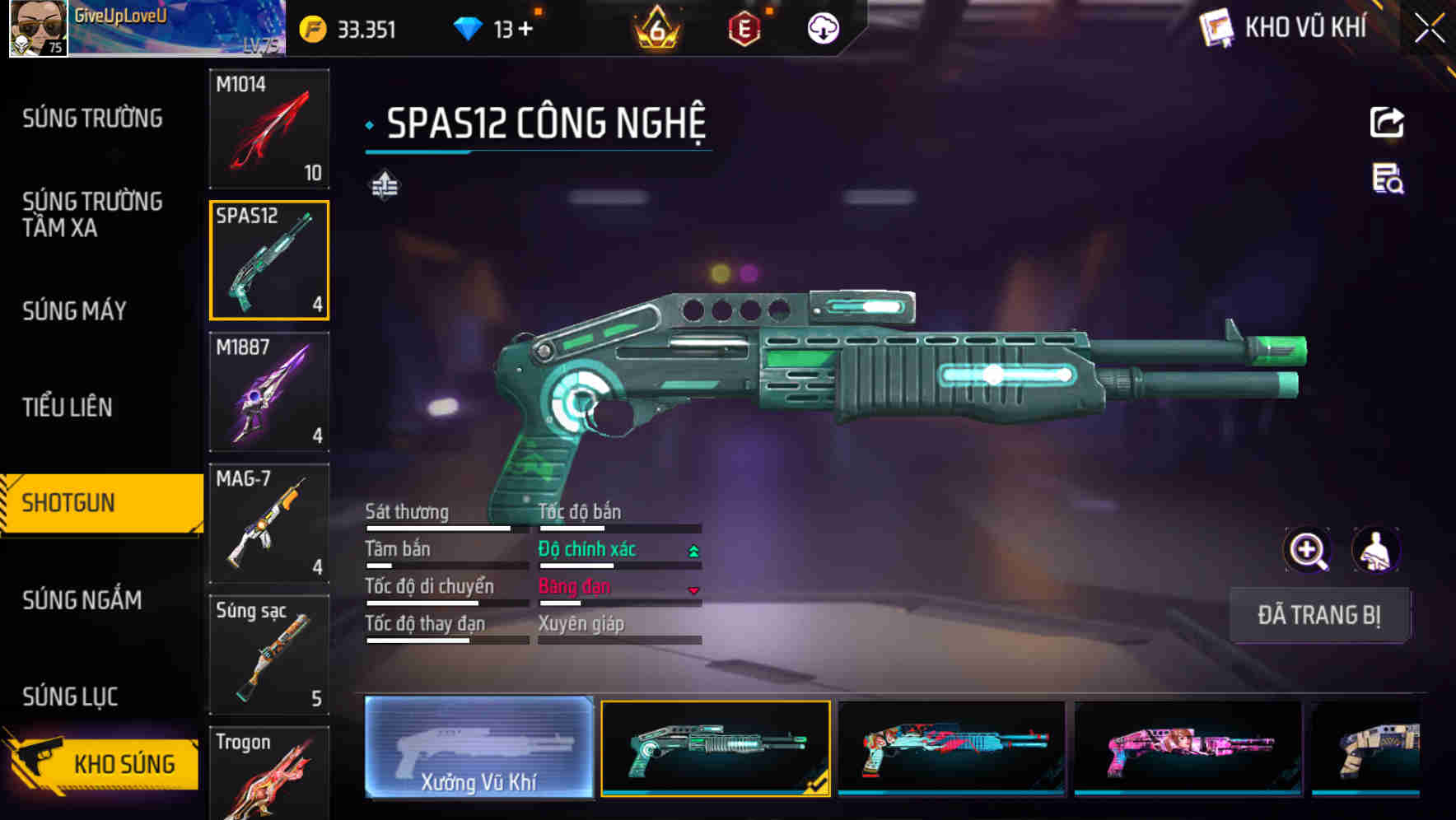Zoom in with the magnifier icon
Screen dimensions: 1456x820
[x=1307, y=550]
